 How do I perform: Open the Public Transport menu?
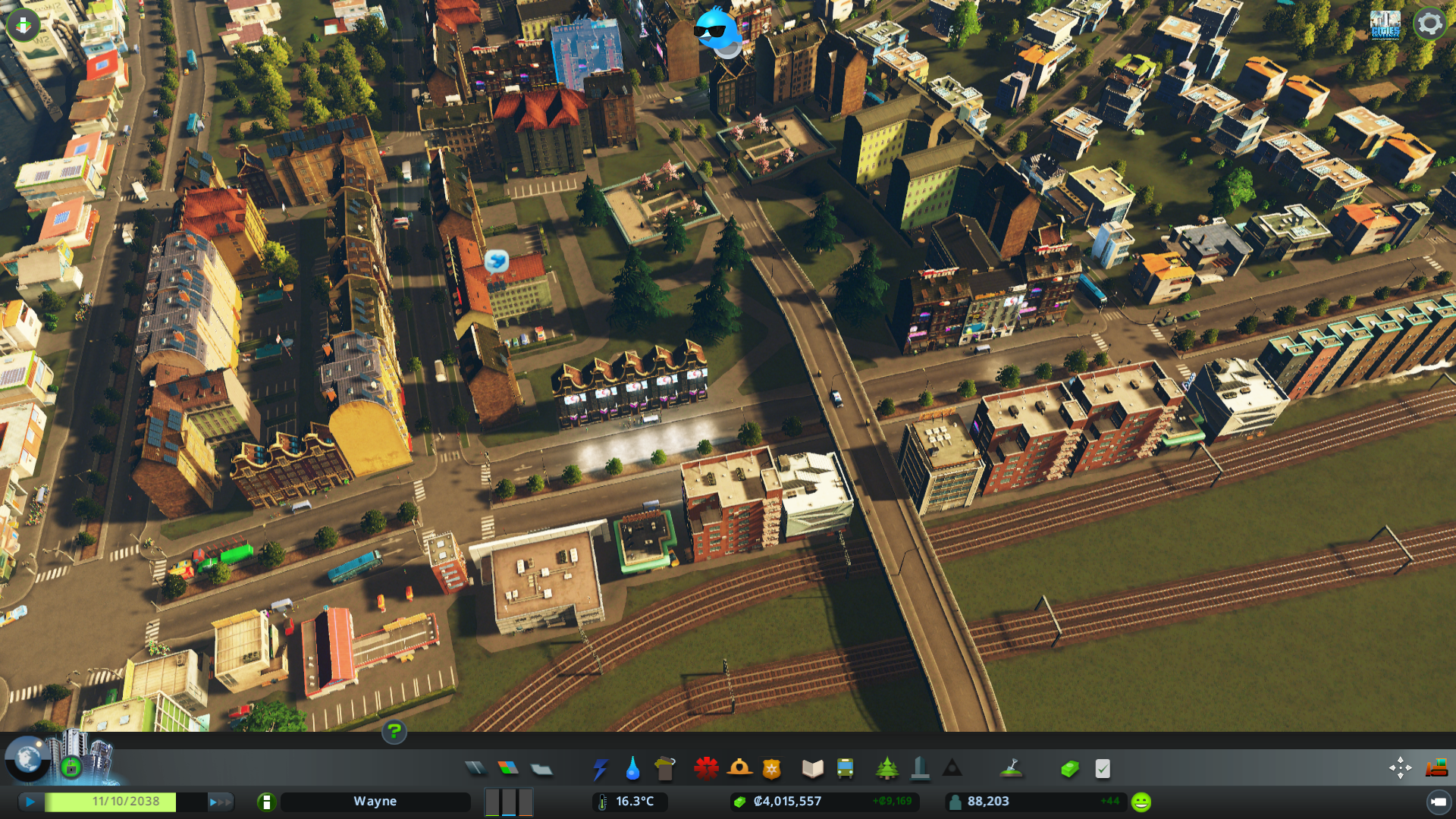tap(846, 768)
